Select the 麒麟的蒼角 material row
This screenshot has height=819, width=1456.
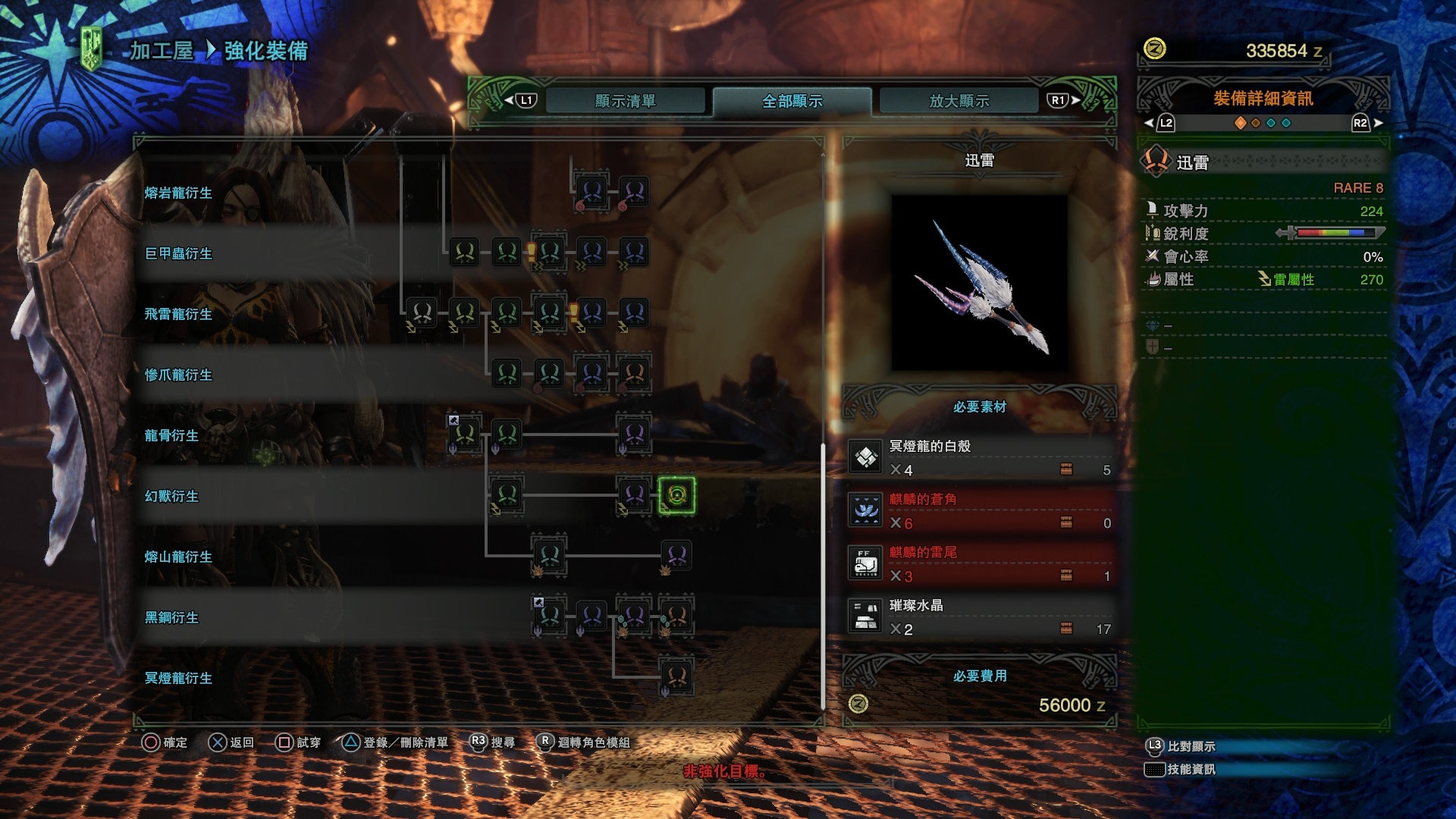point(980,511)
